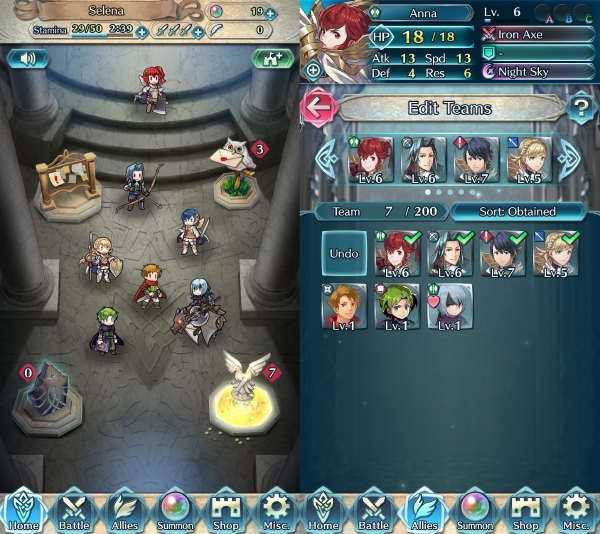The height and width of the screenshot is (534, 600).
Task: Tap the plus icon on Anna's portrait
Action: pos(313,70)
